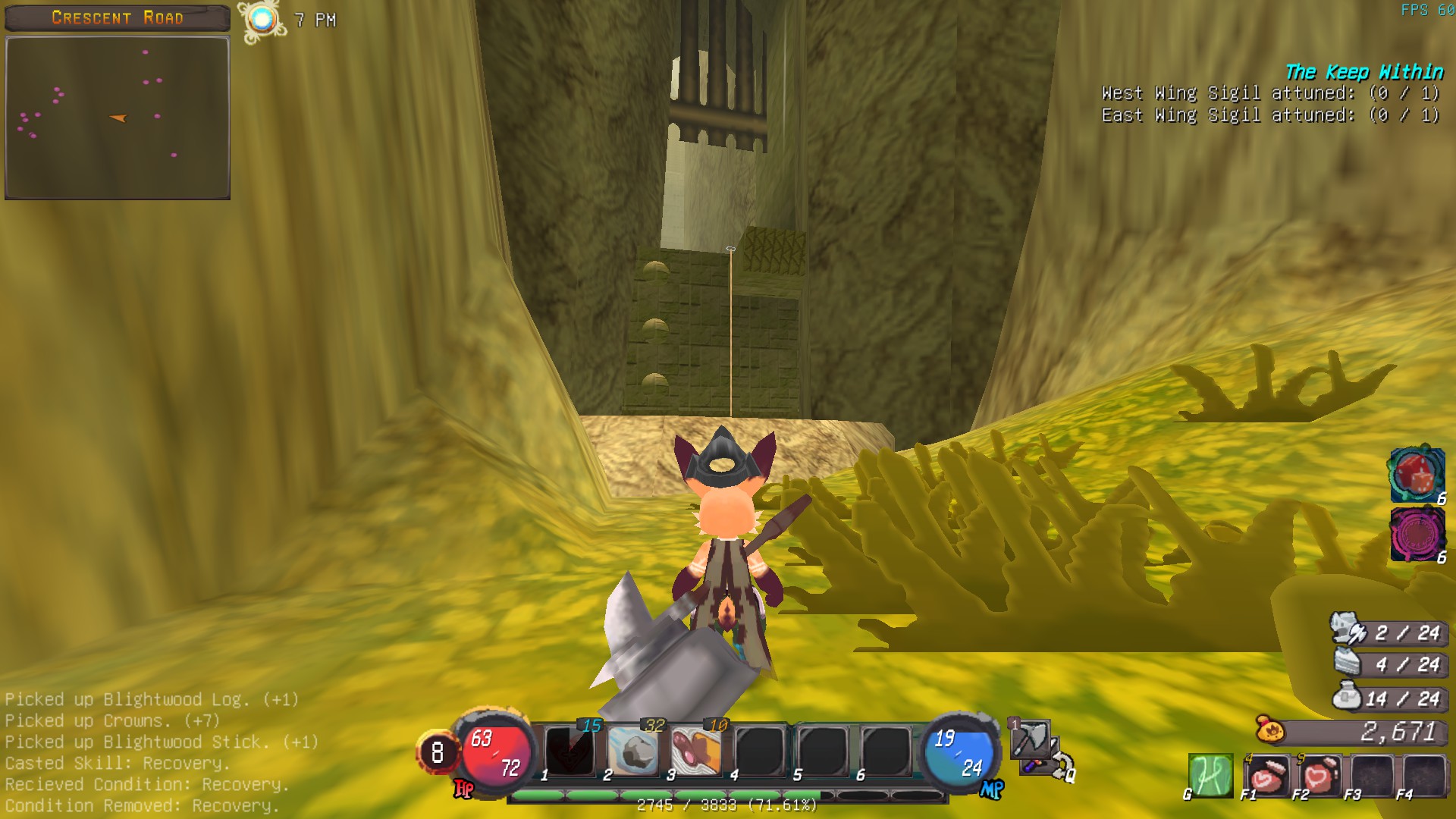Open the consumables bag with cake icon
This screenshot has width=1456, height=819.
pyautogui.click(x=1348, y=663)
